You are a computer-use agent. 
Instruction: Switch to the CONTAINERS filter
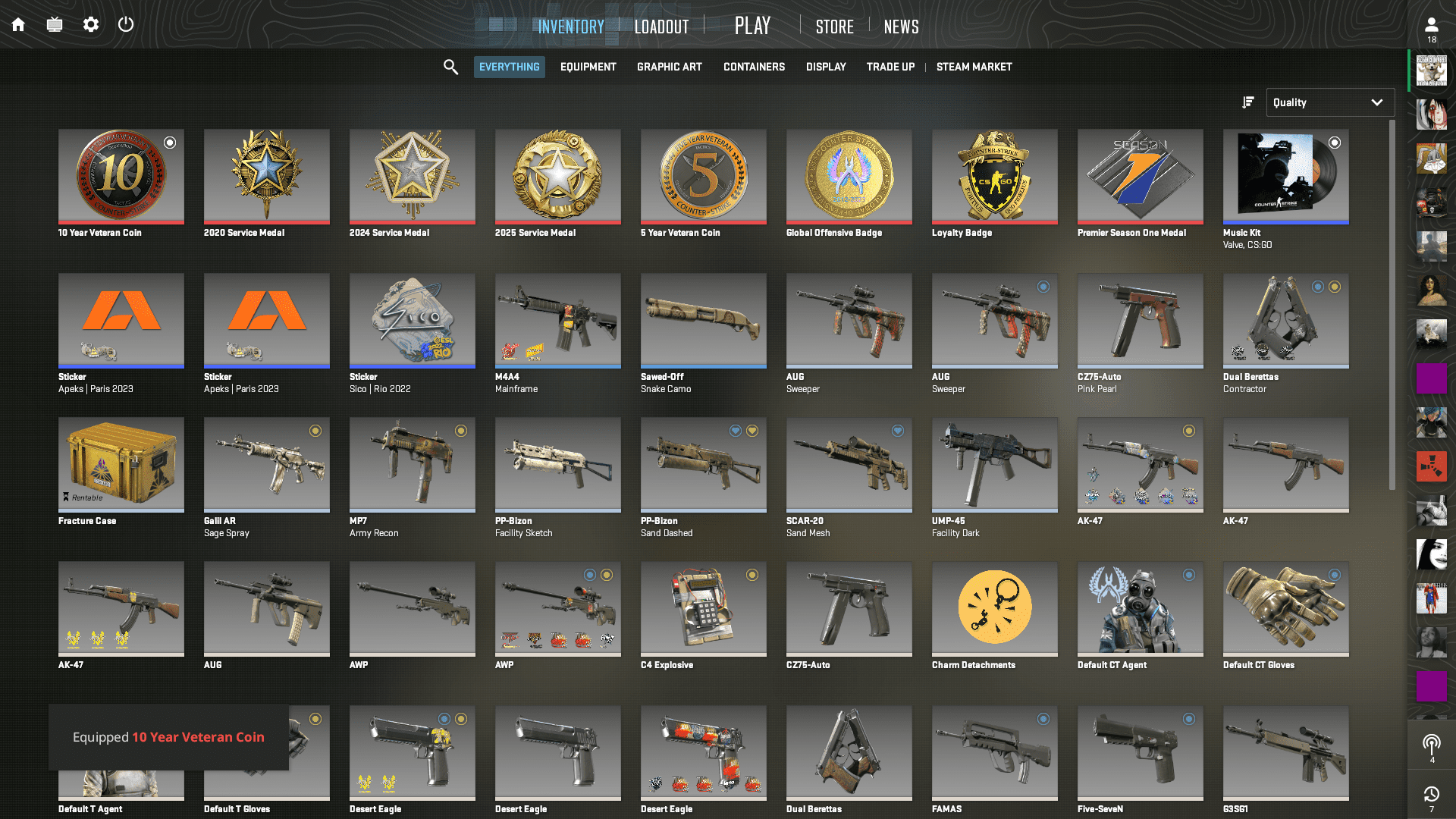point(754,67)
